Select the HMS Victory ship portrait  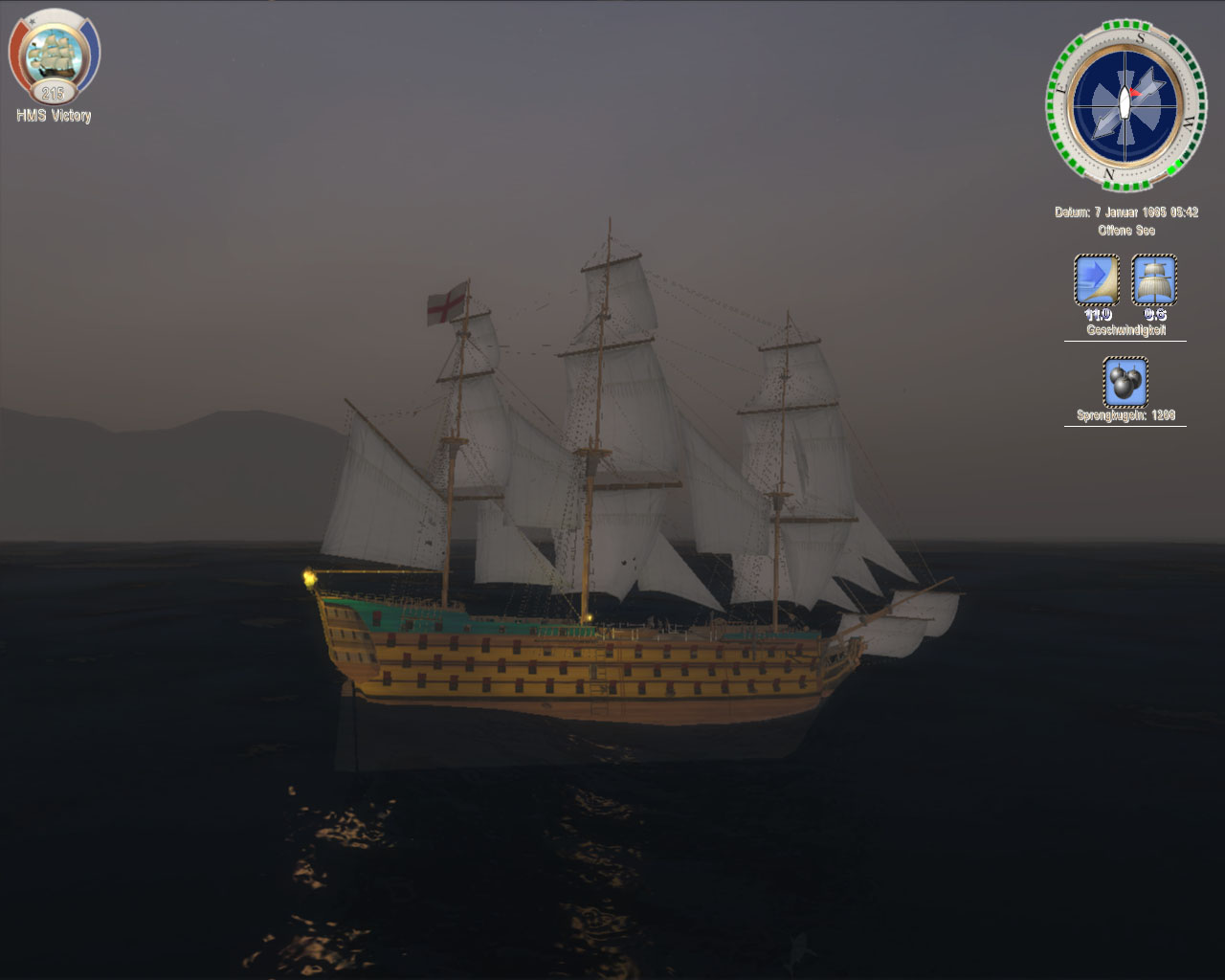53,54
